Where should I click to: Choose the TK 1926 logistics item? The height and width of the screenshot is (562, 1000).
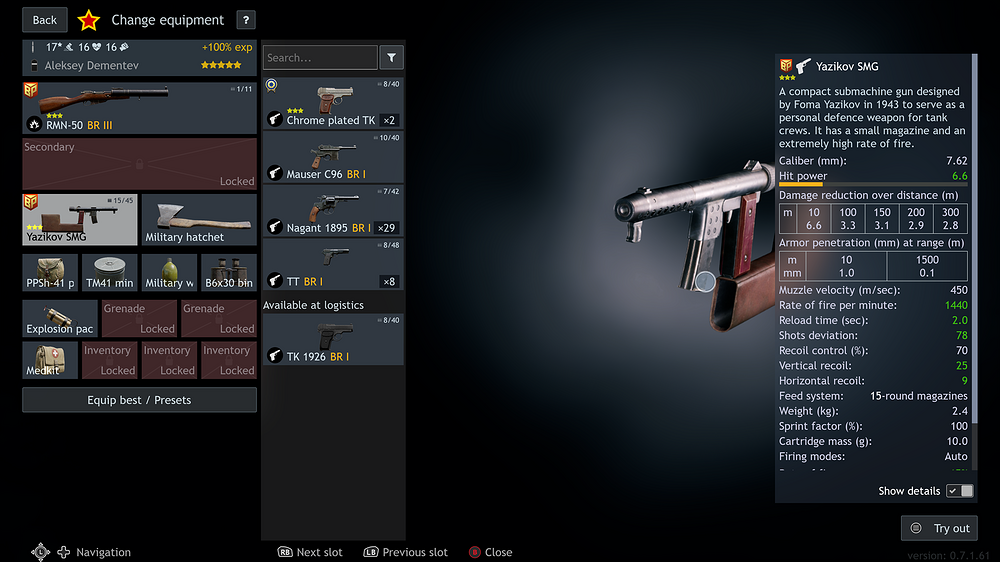click(x=333, y=340)
